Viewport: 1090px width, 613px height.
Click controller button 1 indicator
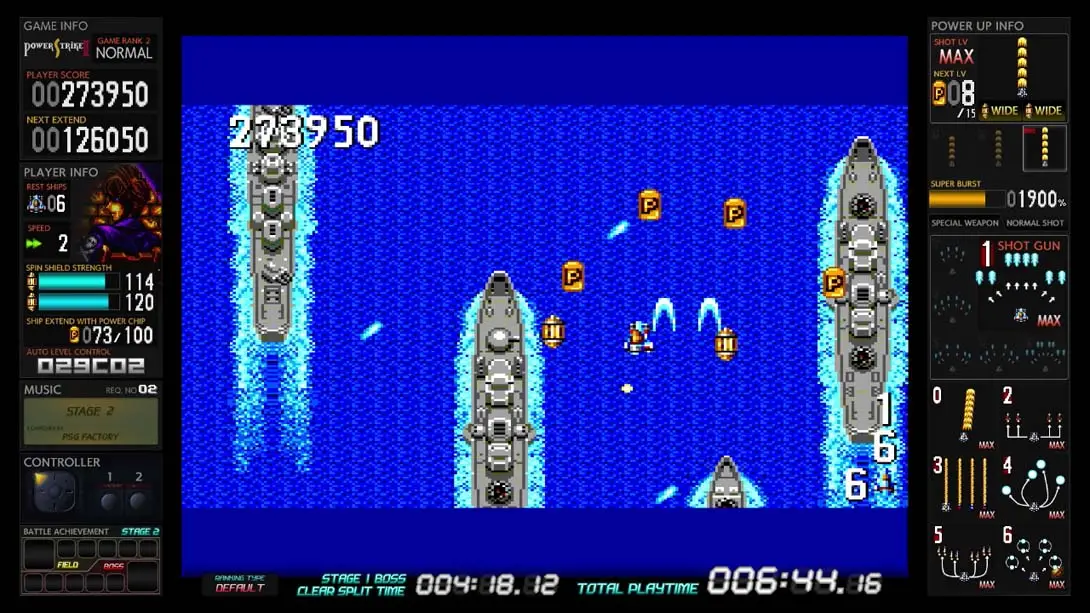109,497
